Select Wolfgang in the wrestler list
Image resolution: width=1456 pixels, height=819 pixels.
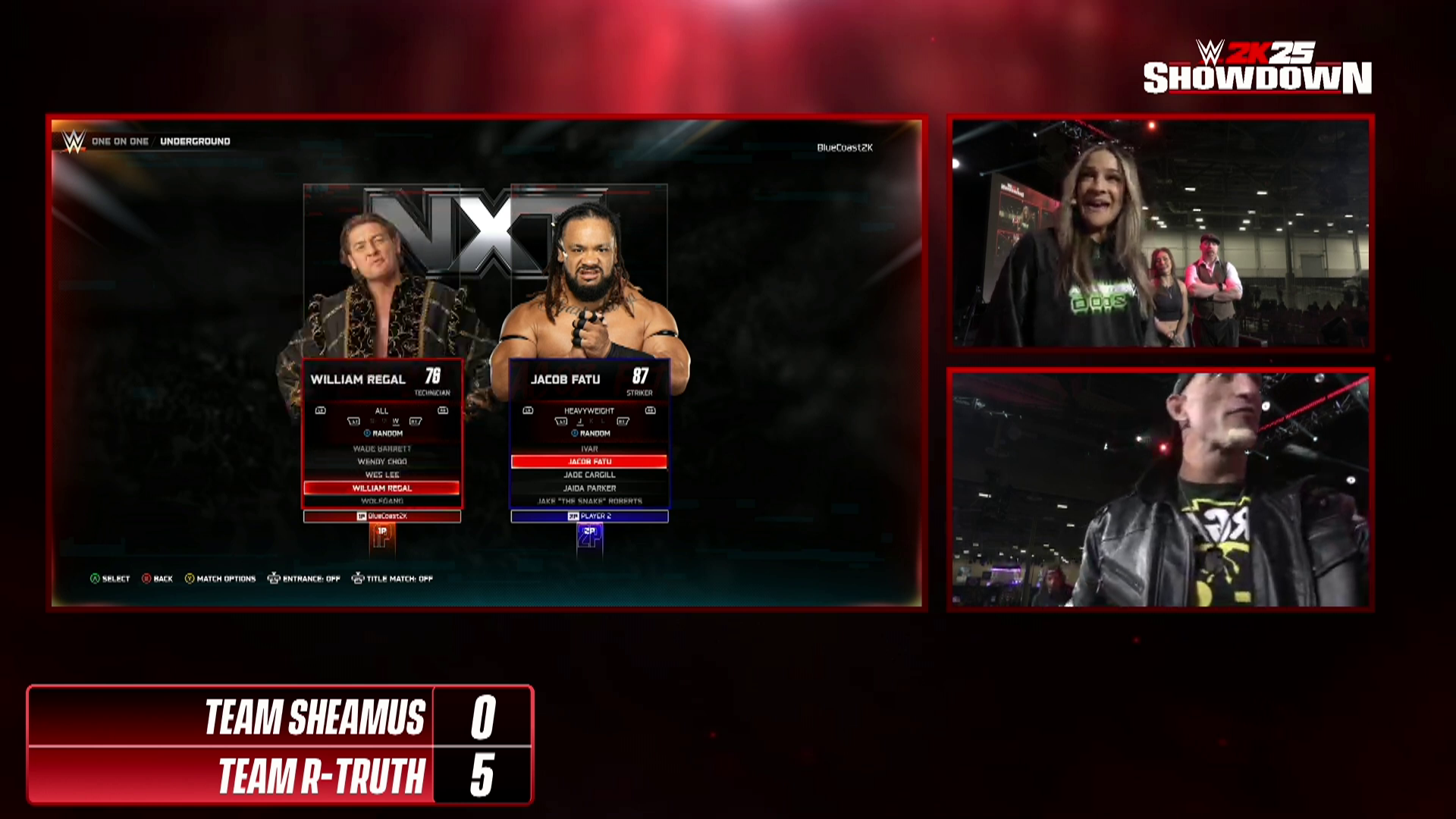click(x=382, y=501)
